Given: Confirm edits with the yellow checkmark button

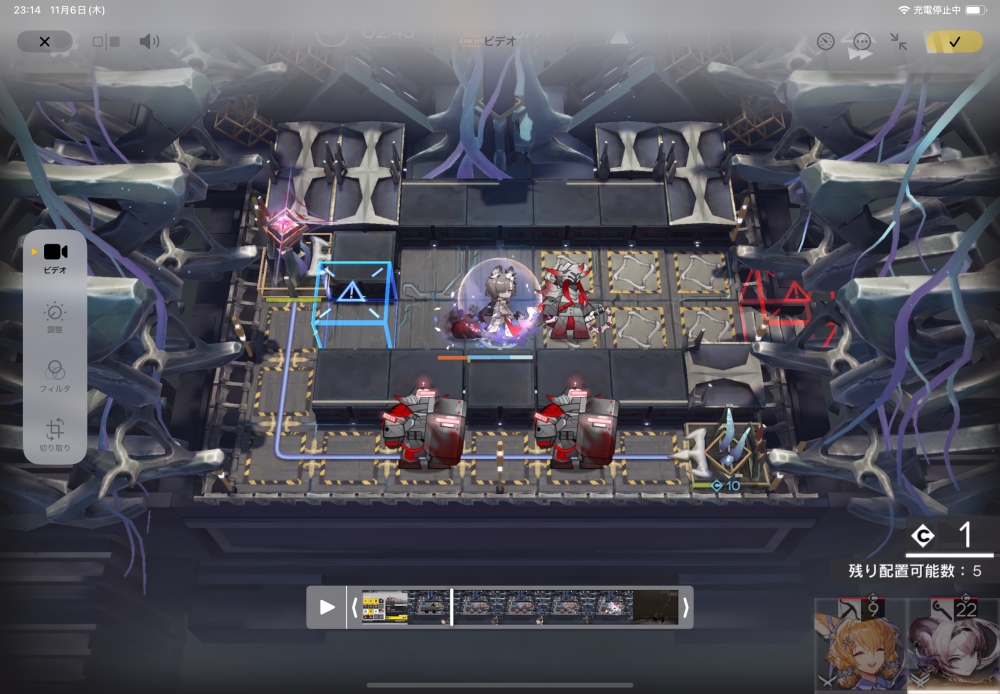Looking at the screenshot, I should pyautogui.click(x=954, y=42).
